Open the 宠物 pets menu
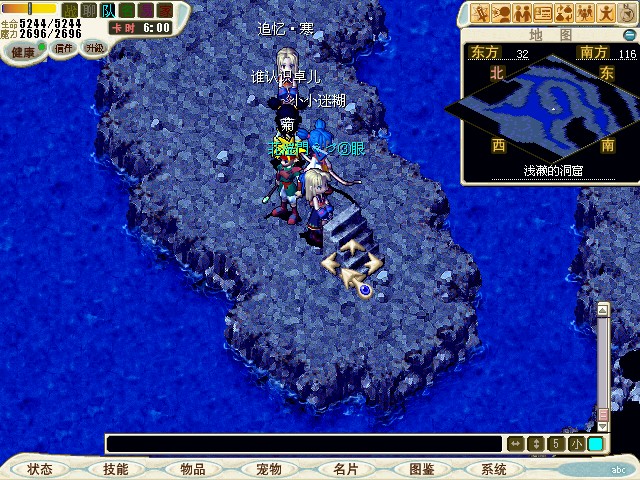Viewport: 640px width, 480px height. (x=268, y=469)
